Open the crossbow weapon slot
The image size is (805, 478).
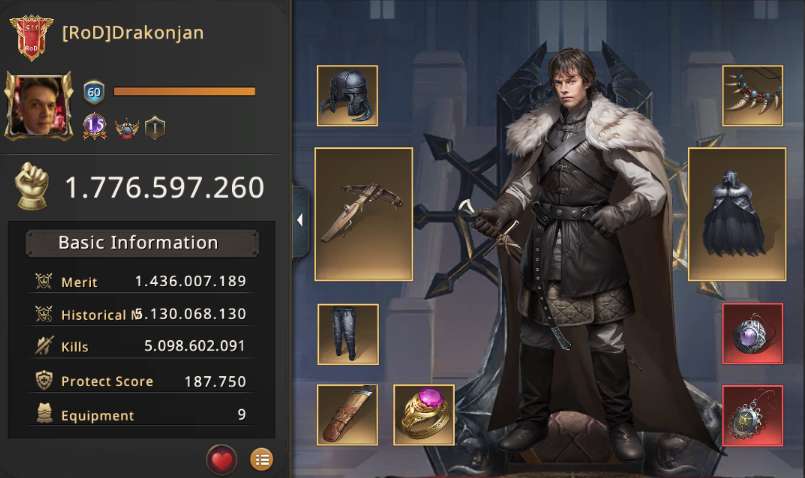[364, 213]
